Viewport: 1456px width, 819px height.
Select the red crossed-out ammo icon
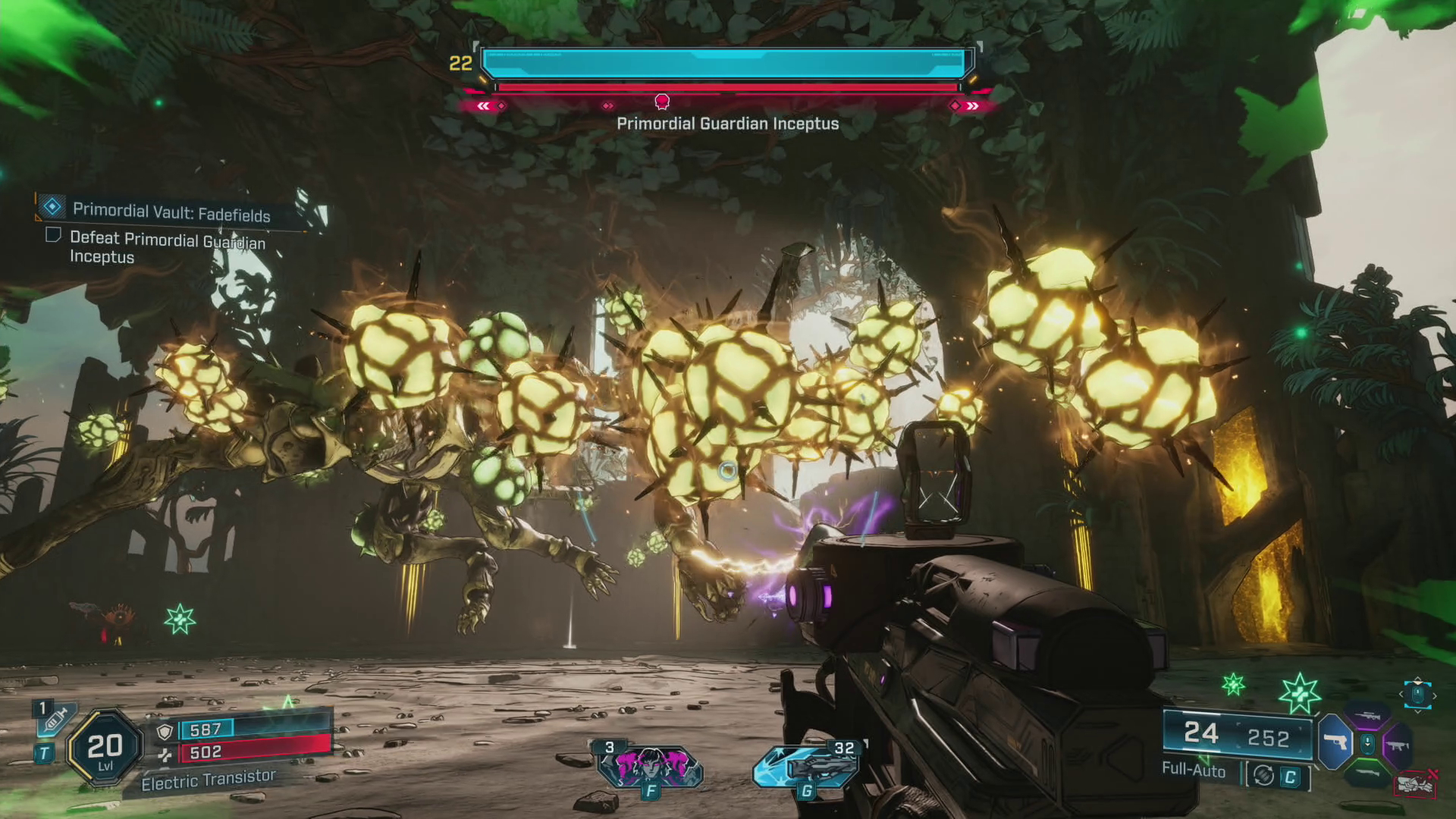(x=1415, y=783)
